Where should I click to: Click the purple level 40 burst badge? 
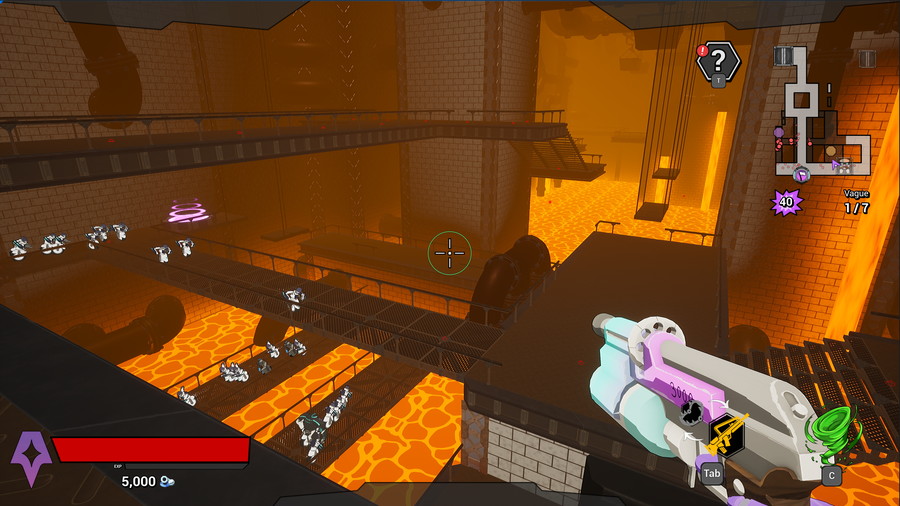786,203
